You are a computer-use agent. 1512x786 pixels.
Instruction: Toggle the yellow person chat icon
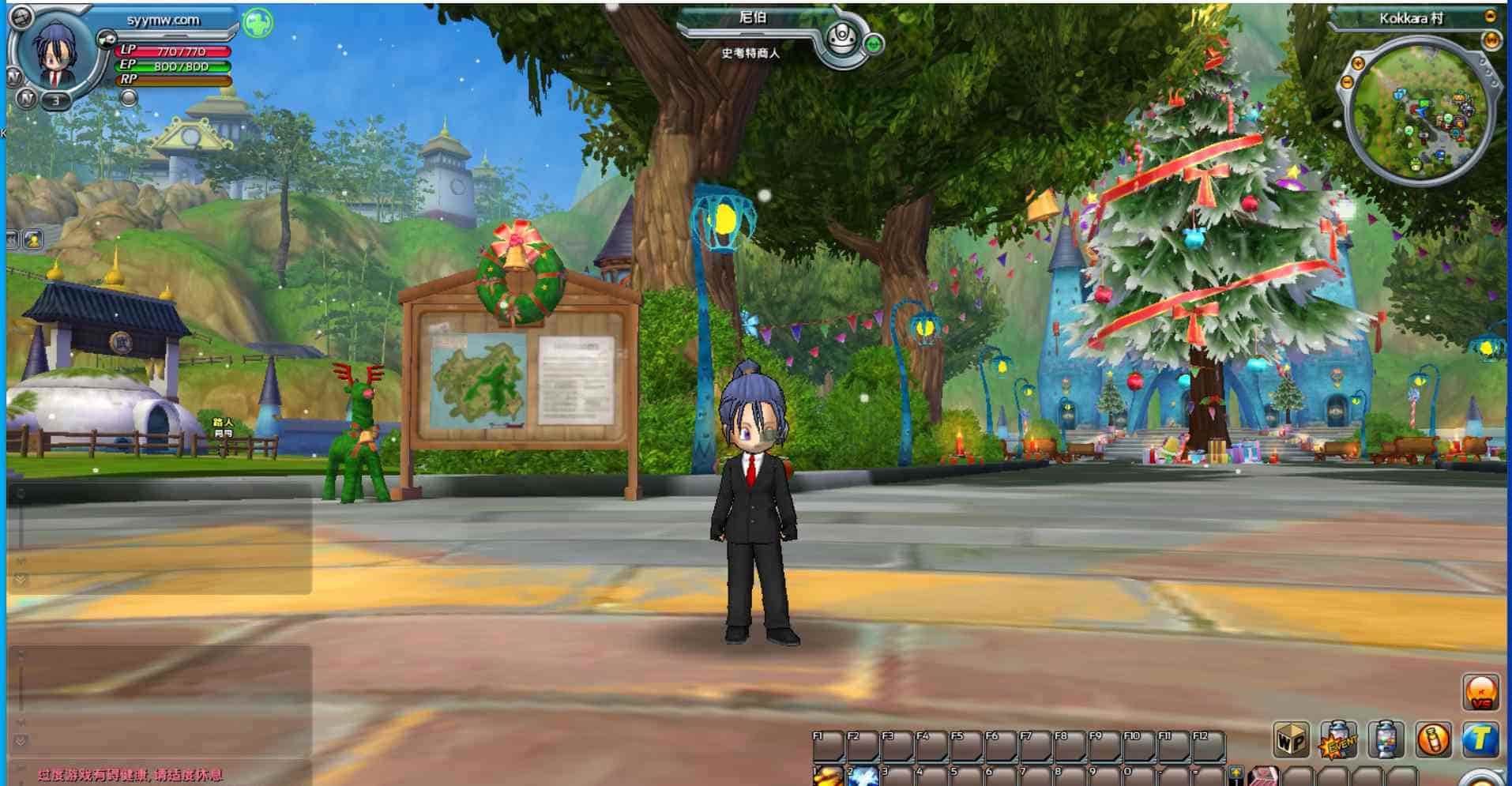pyautogui.click(x=33, y=239)
